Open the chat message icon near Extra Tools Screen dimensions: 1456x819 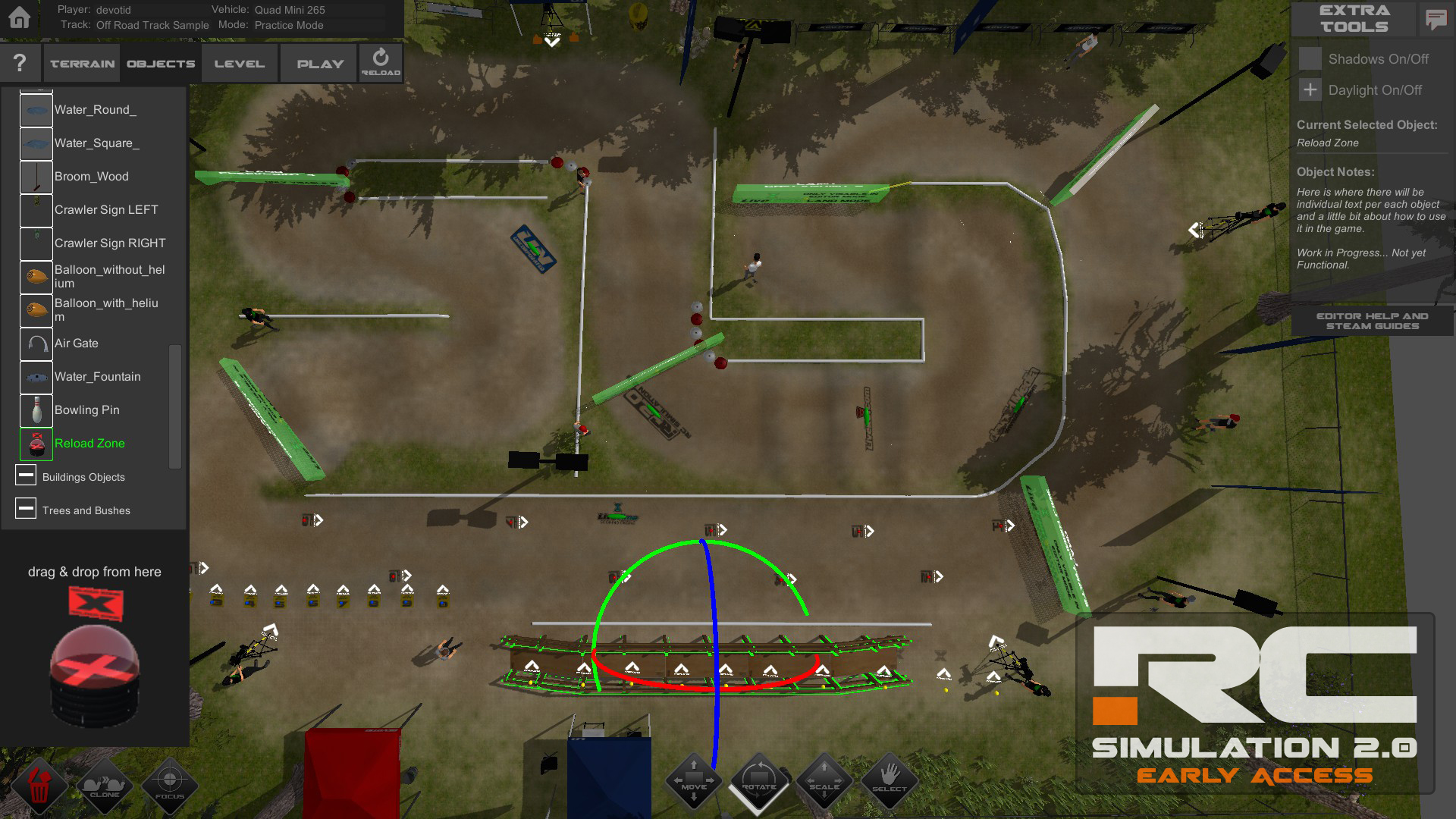[1436, 20]
